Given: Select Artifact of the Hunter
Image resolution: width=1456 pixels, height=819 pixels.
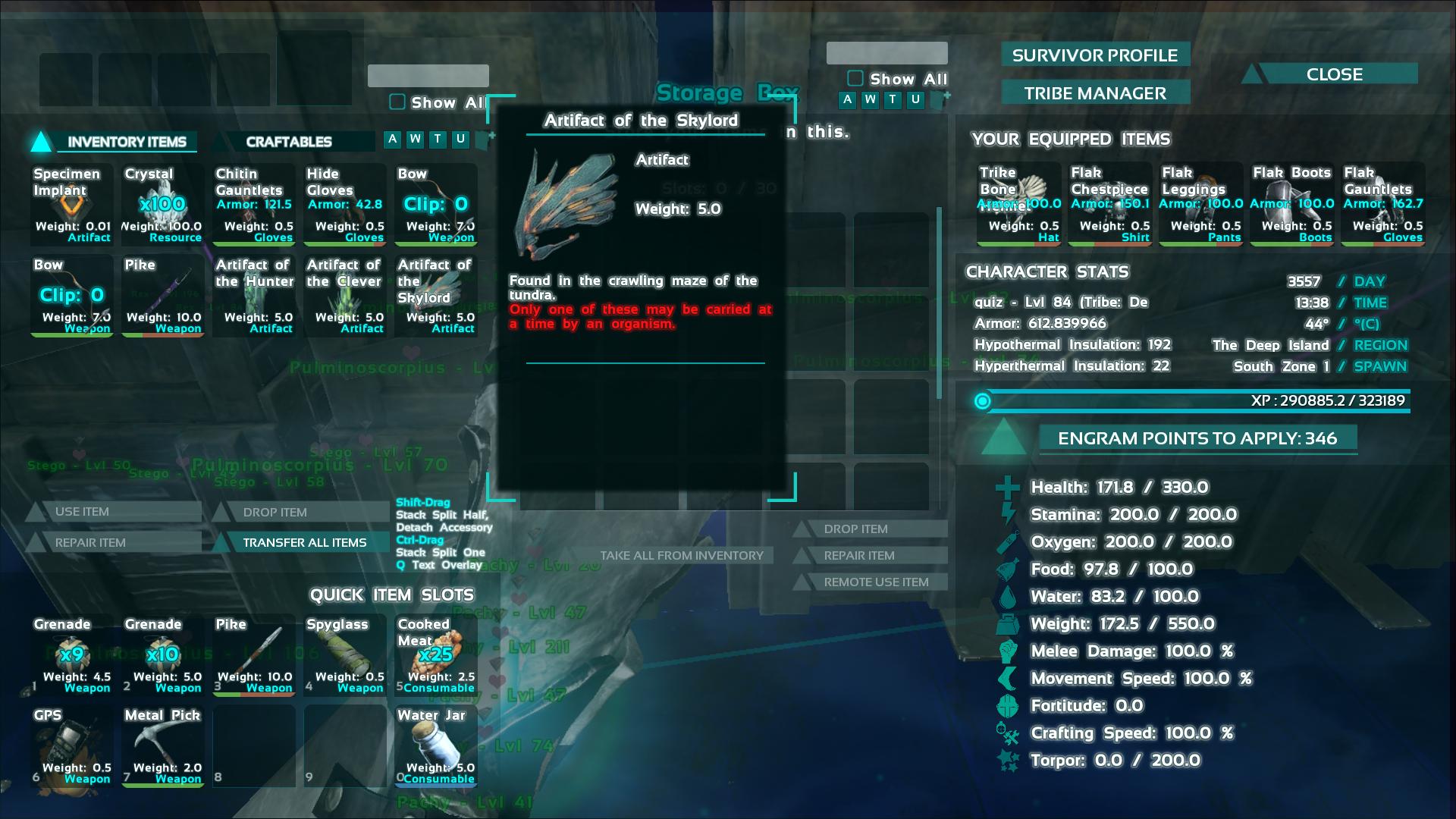Looking at the screenshot, I should coord(254,296).
